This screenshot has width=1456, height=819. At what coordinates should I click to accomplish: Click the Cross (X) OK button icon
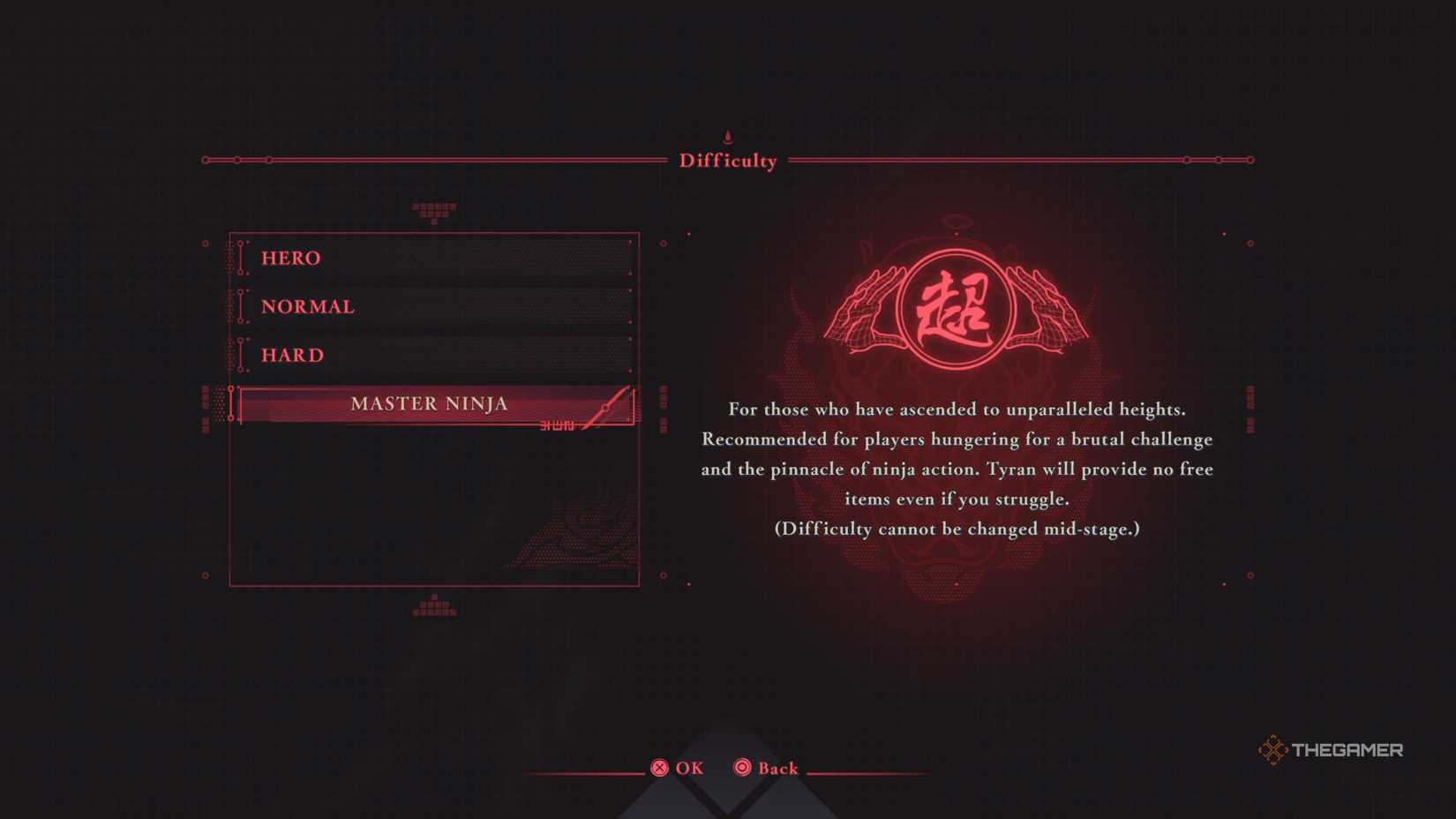pyautogui.click(x=660, y=769)
